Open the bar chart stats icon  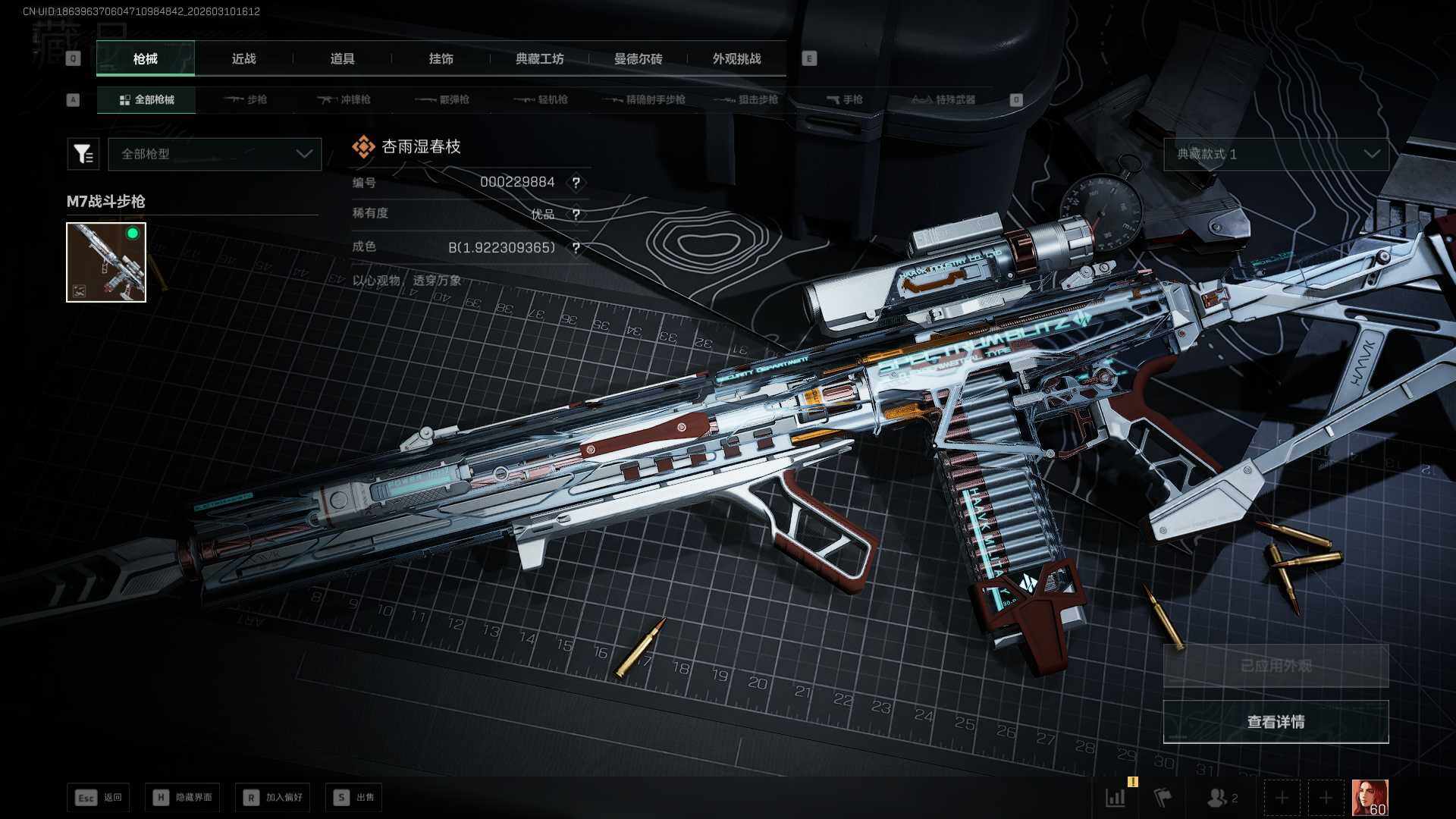[x=1116, y=798]
